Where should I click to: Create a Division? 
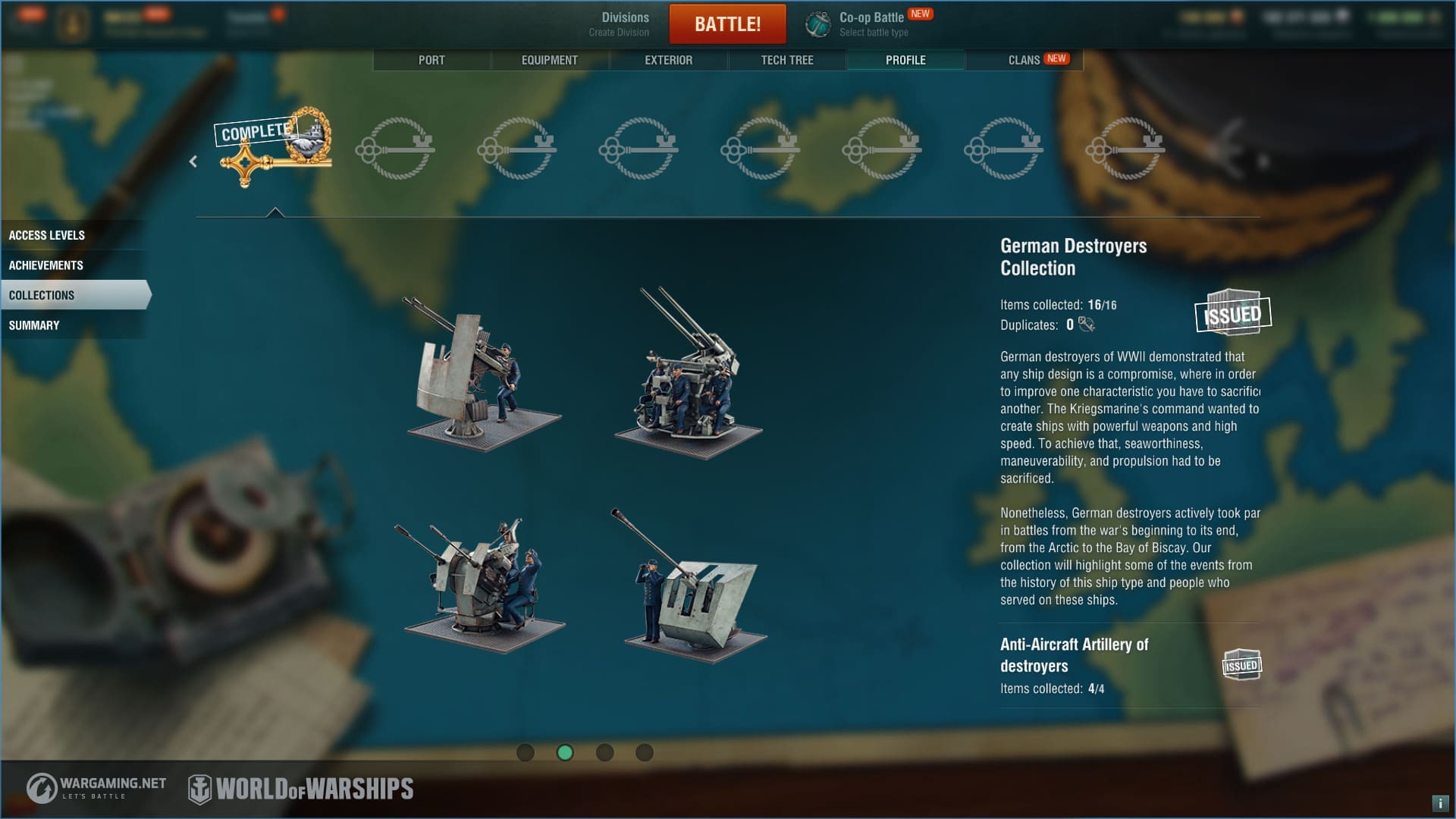[x=619, y=24]
